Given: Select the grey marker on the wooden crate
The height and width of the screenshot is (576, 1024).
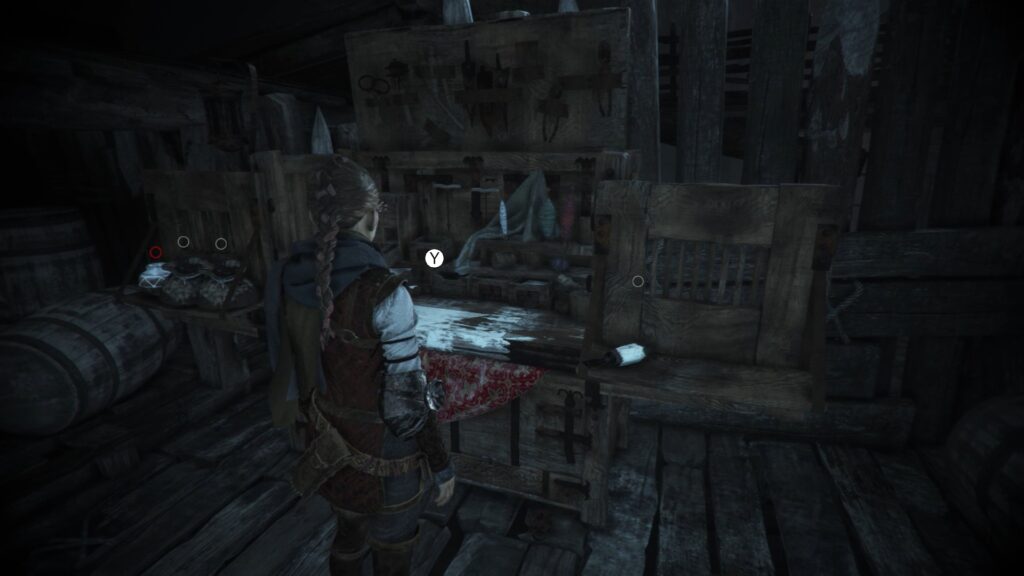Looking at the screenshot, I should click(638, 281).
